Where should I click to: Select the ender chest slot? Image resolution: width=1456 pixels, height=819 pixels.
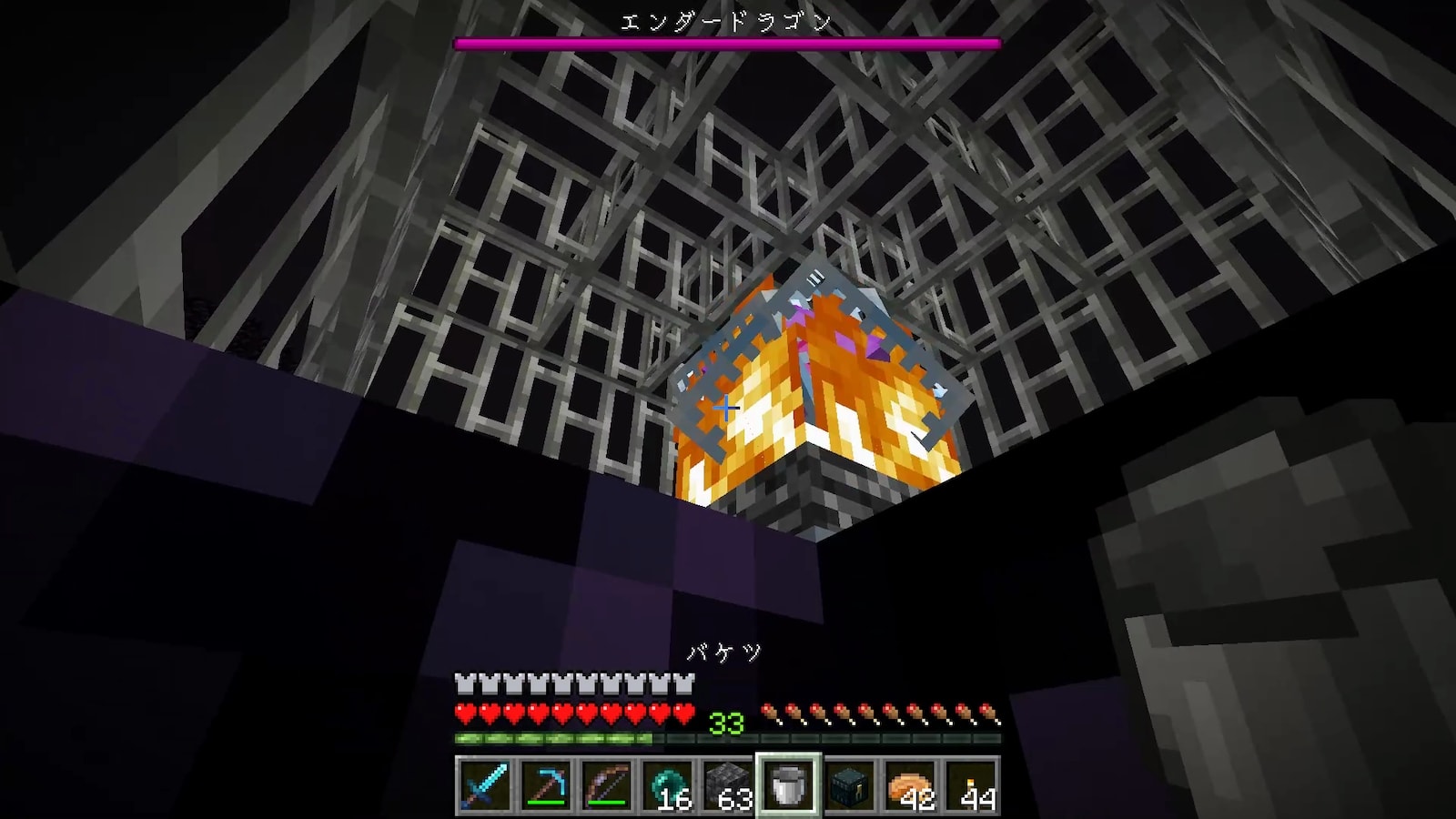point(850,784)
